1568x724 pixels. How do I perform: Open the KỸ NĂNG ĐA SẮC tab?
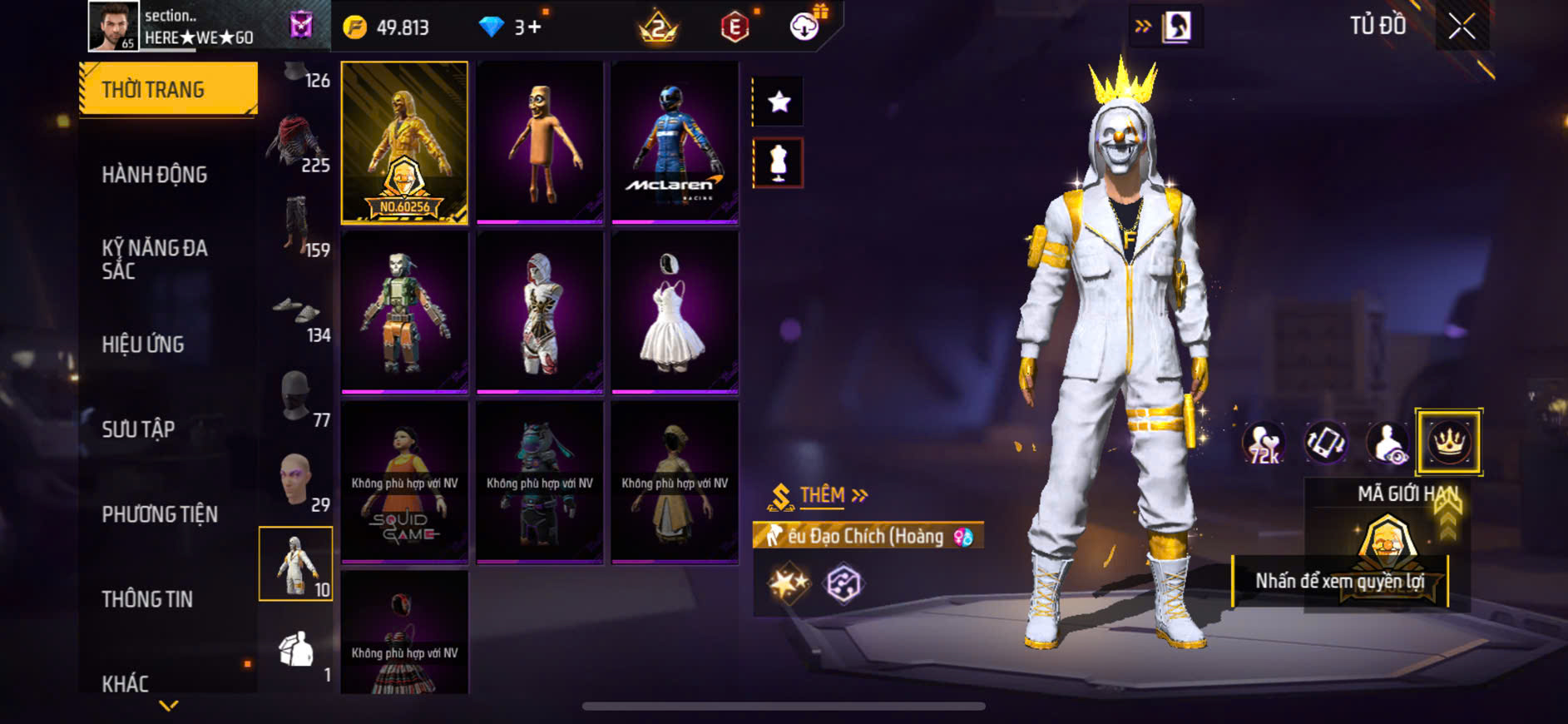point(155,259)
